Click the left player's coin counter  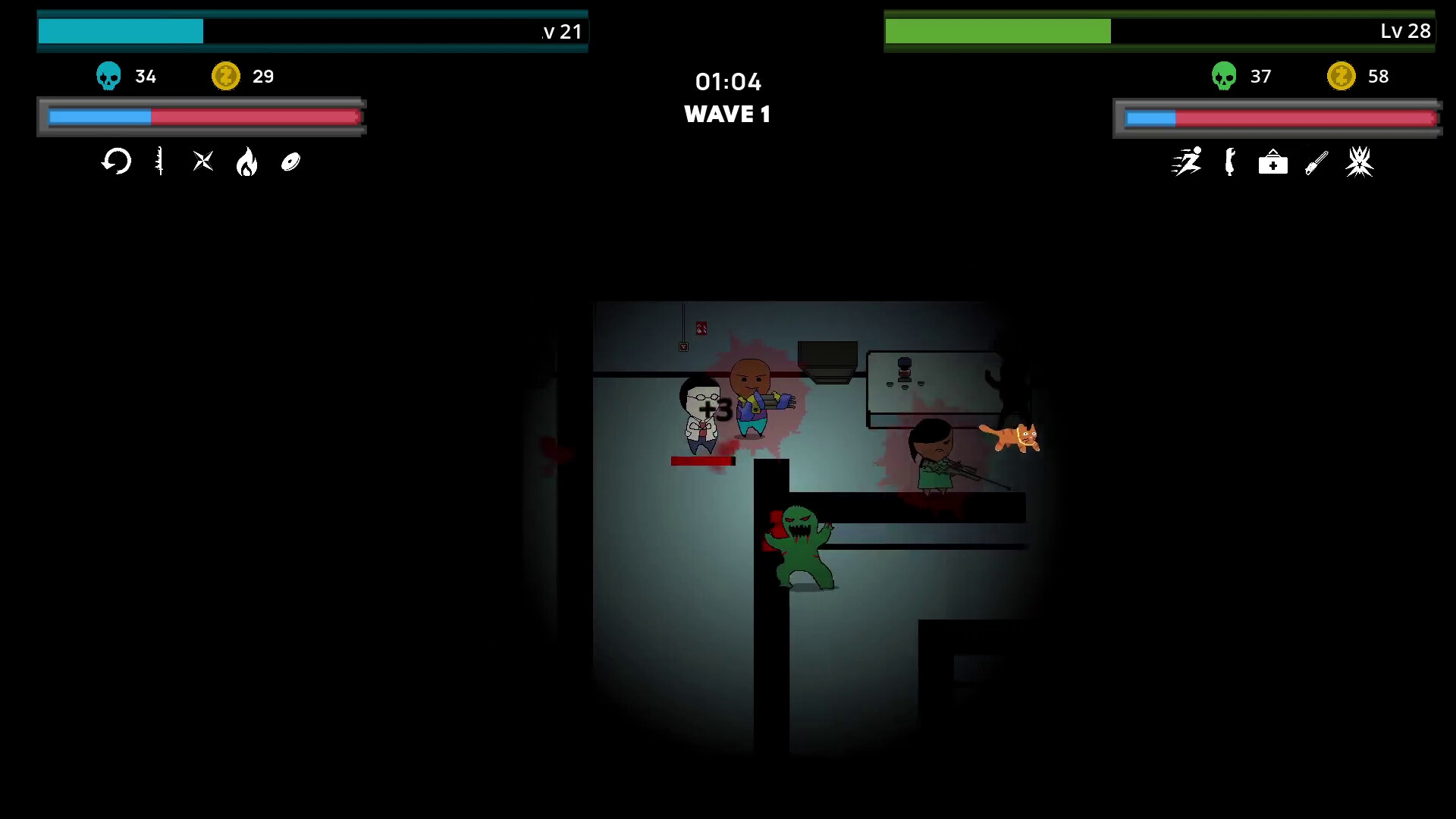[244, 76]
